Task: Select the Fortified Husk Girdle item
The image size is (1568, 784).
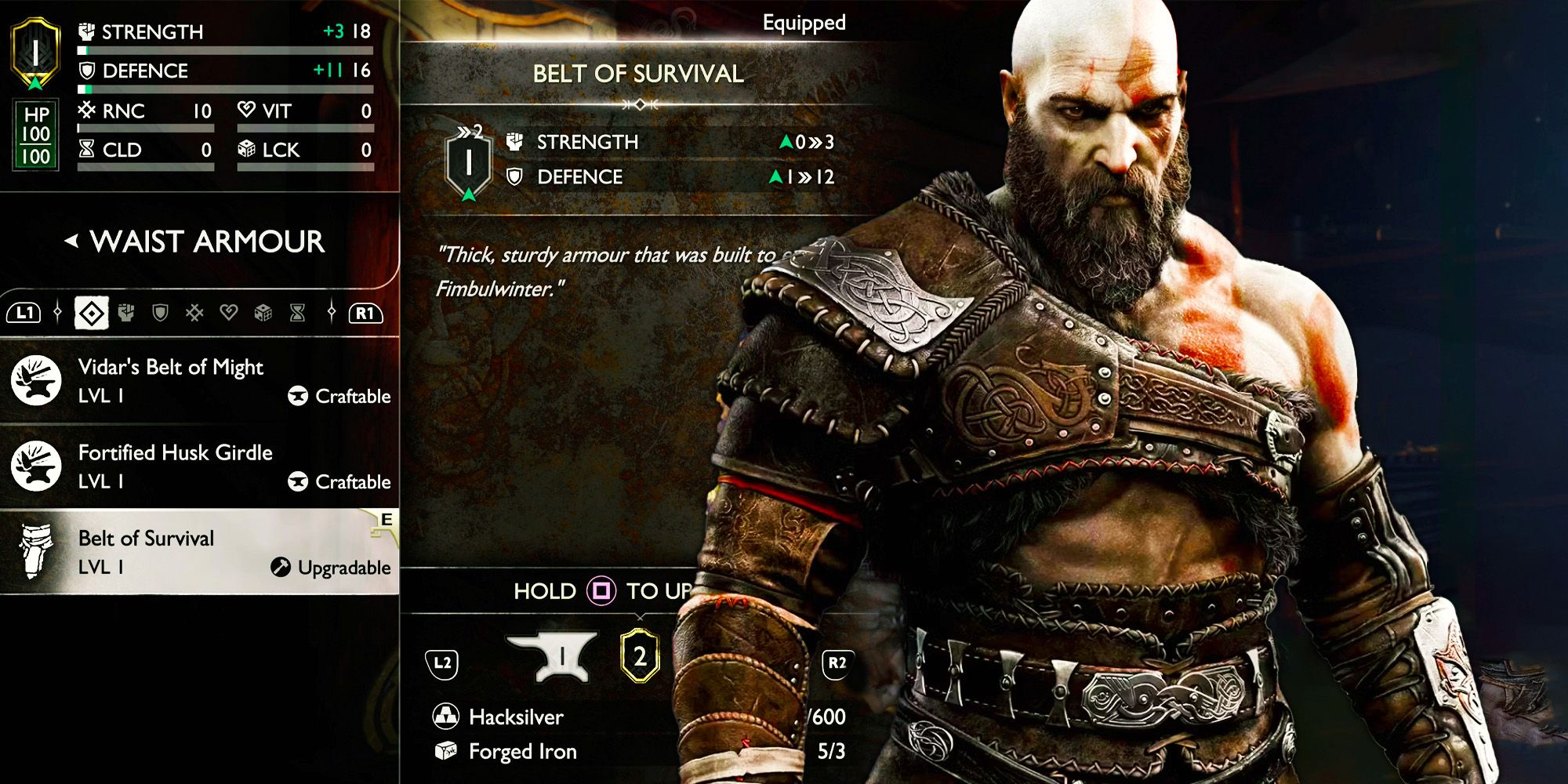Action: click(174, 464)
